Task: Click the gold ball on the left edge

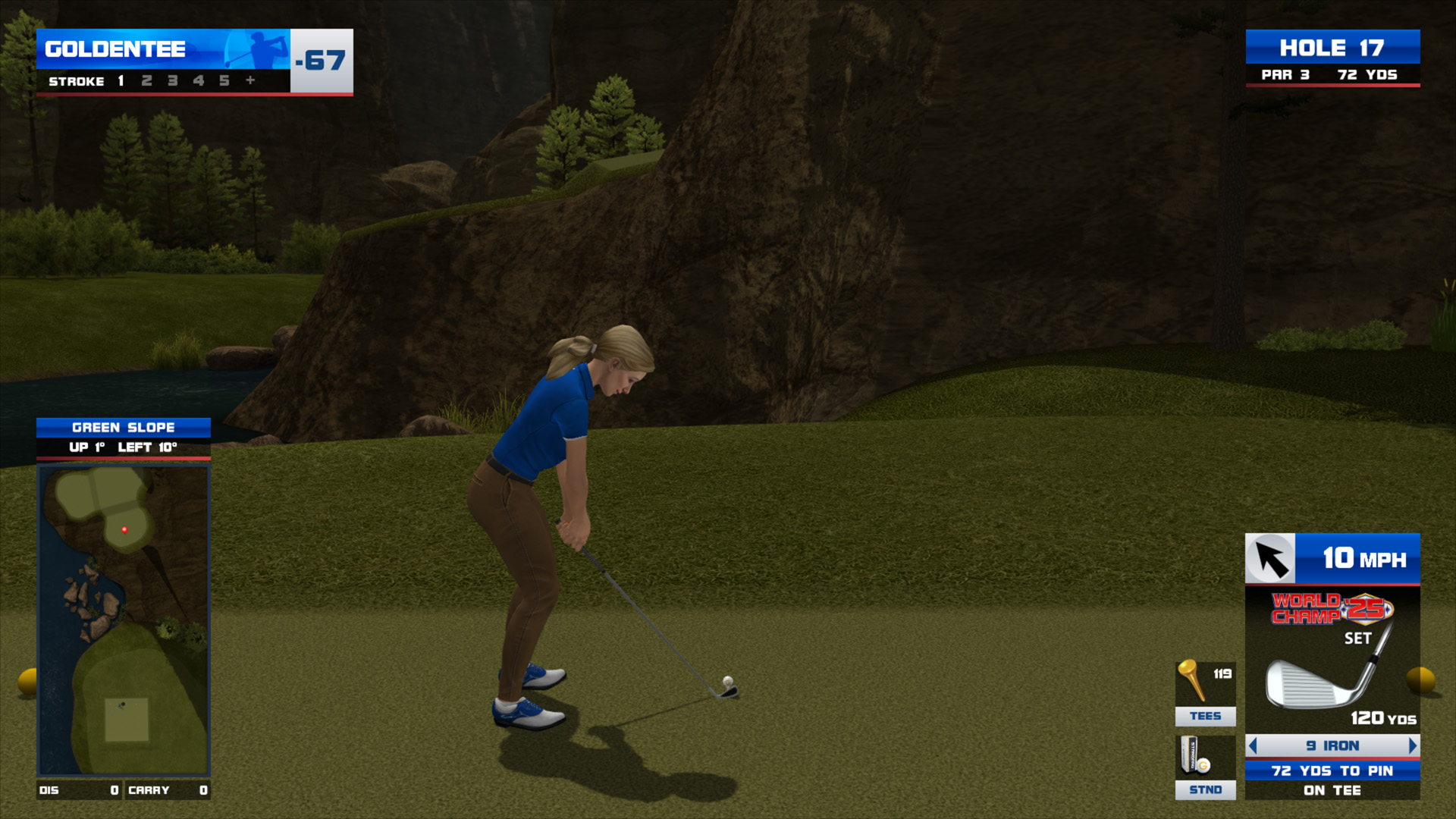Action: point(28,681)
